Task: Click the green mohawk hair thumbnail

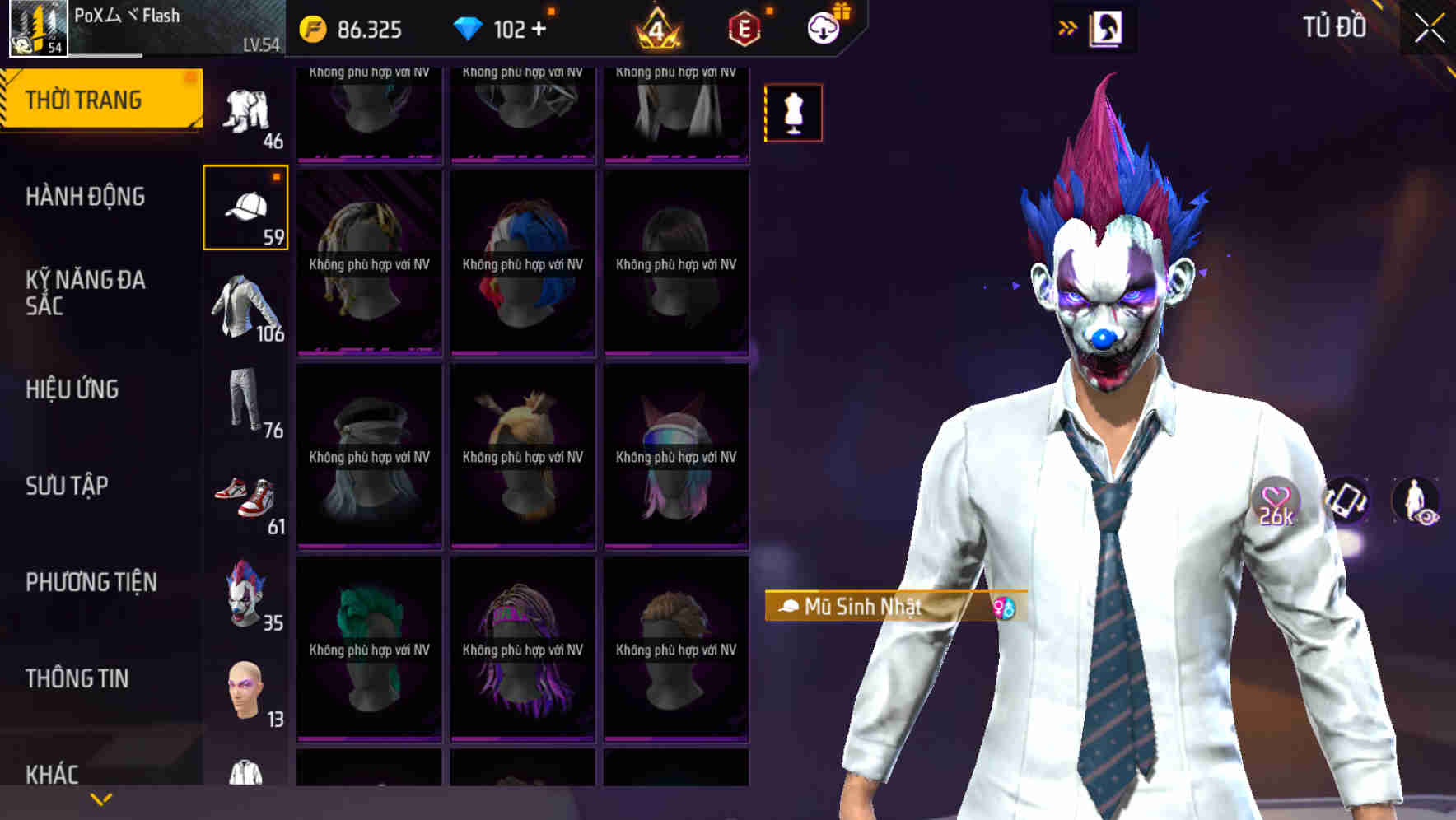Action: click(x=369, y=642)
